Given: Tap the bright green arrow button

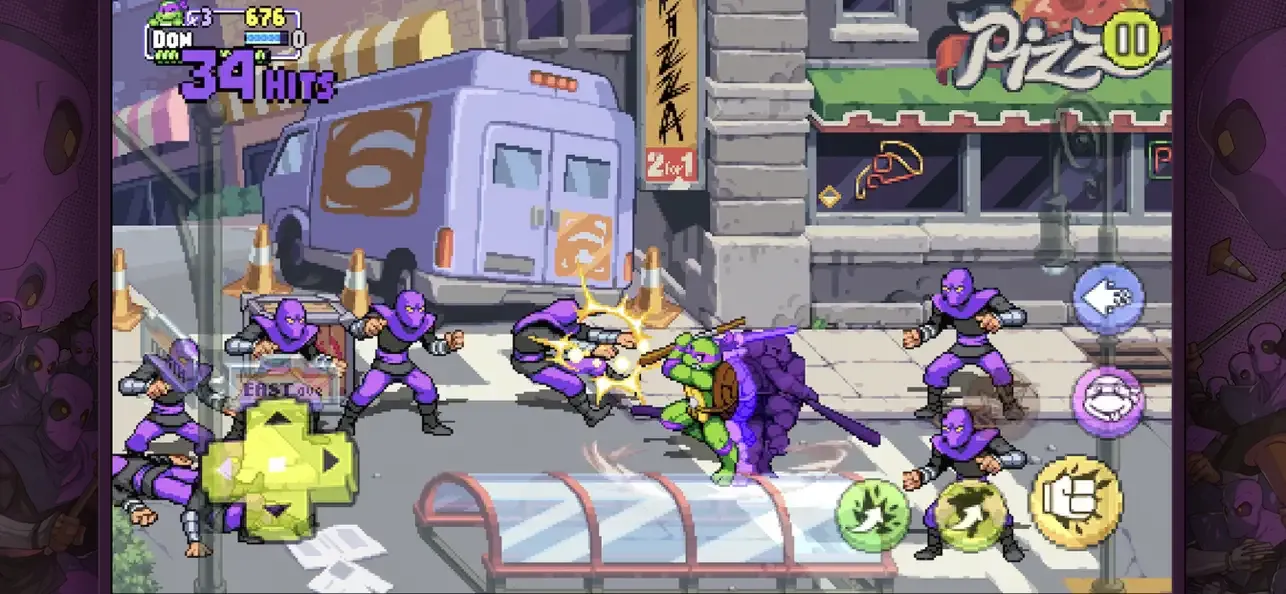Looking at the screenshot, I should tap(872, 515).
